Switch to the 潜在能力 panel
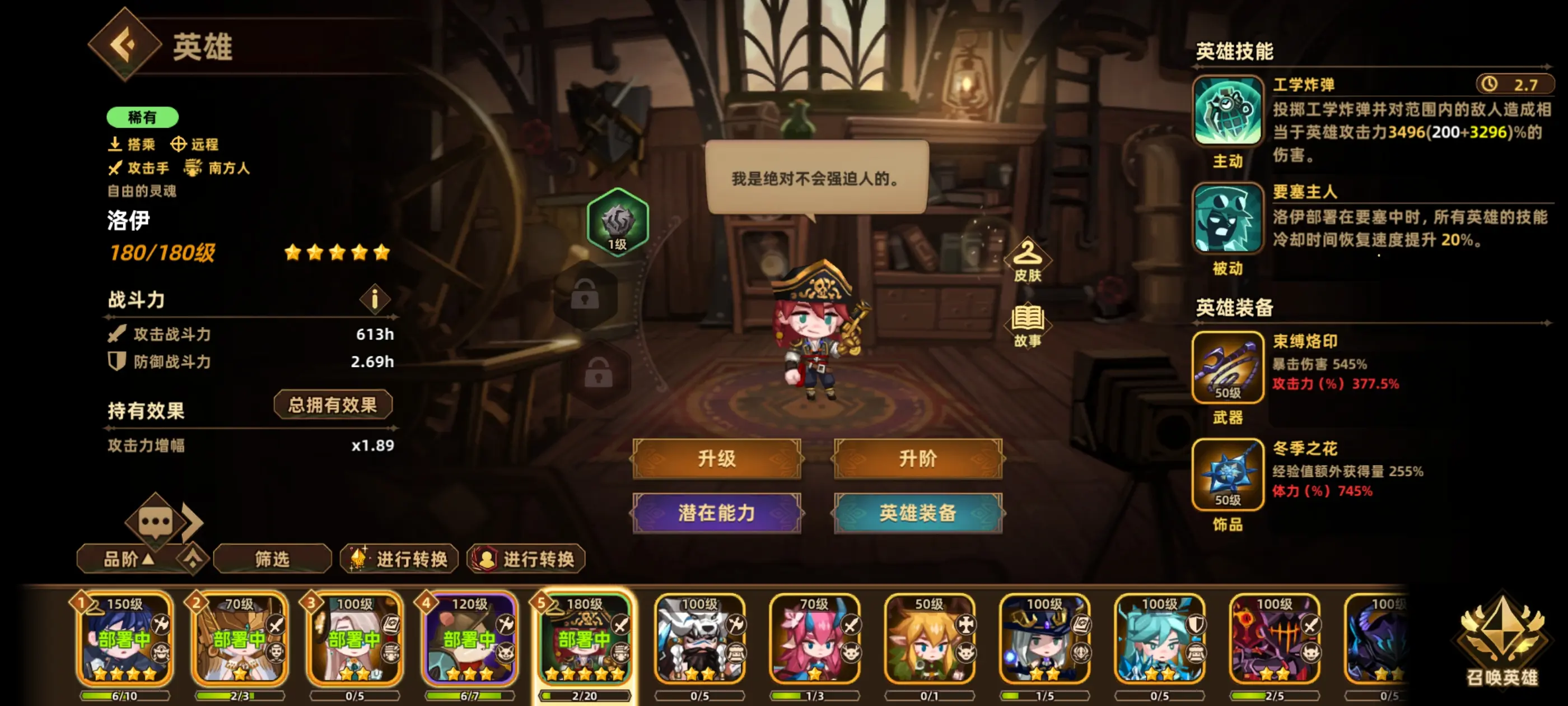The height and width of the screenshot is (706, 1568). pos(717,513)
